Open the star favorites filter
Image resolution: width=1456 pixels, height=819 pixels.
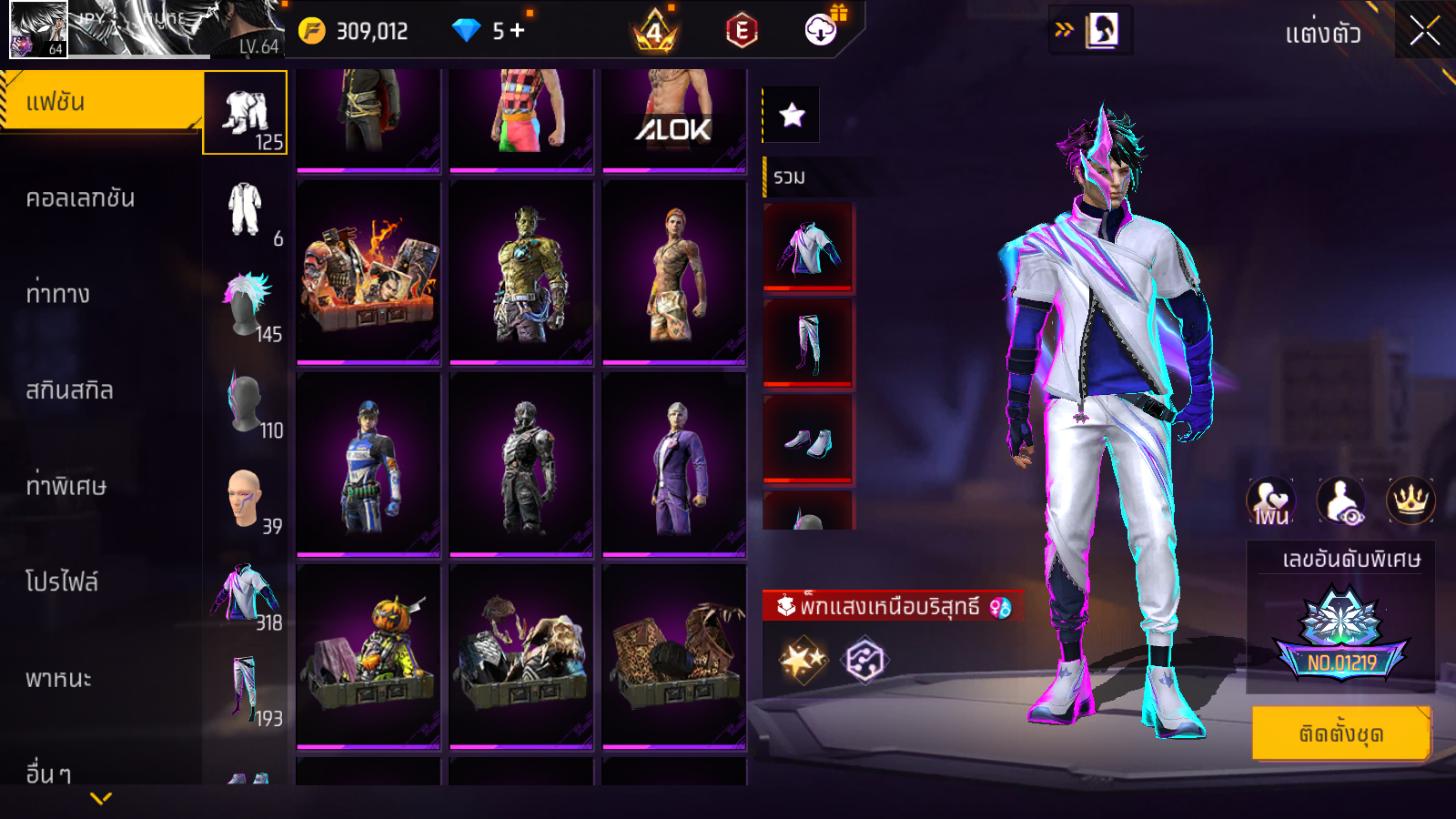[792, 115]
